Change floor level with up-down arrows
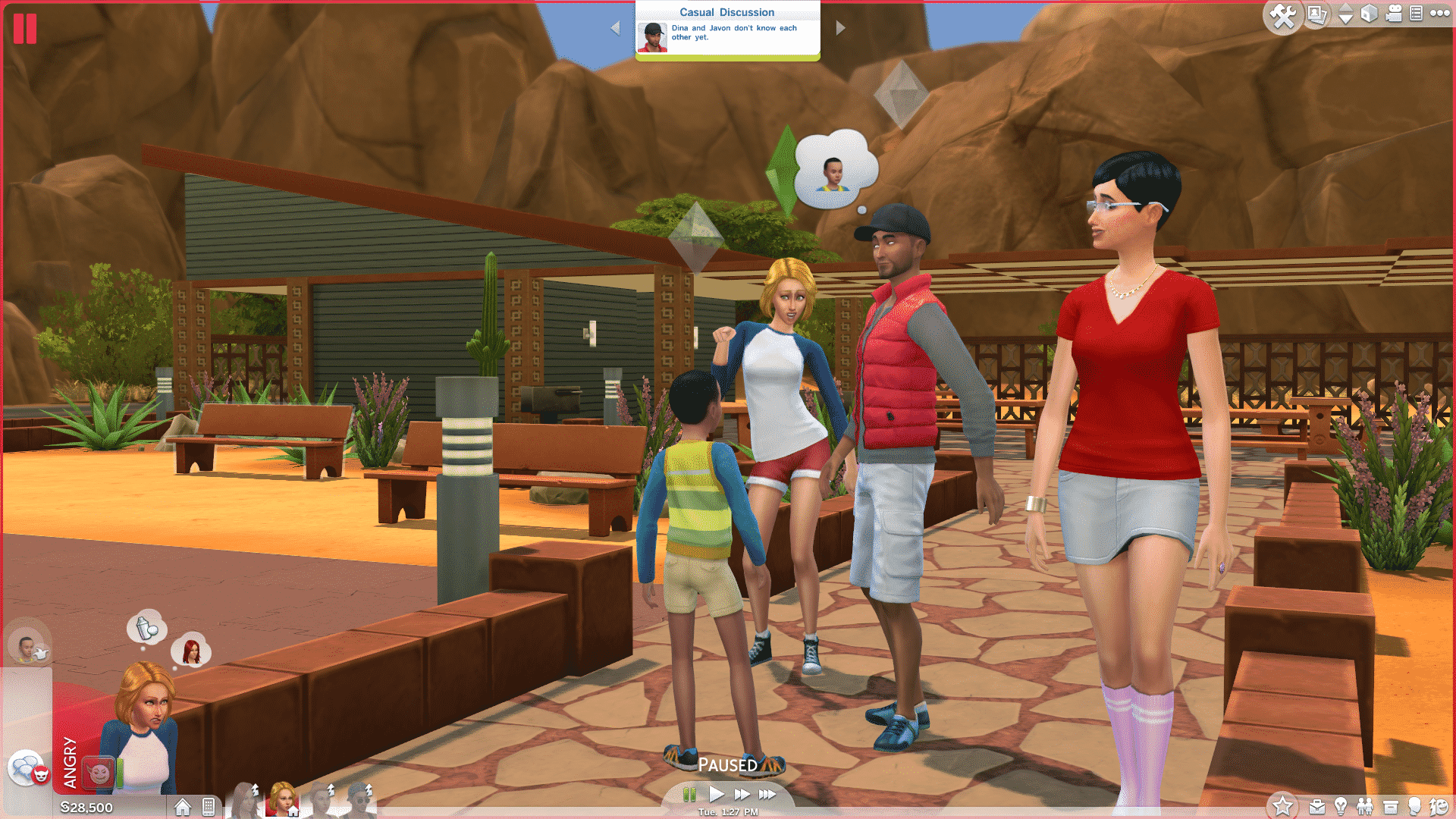 click(x=1345, y=14)
